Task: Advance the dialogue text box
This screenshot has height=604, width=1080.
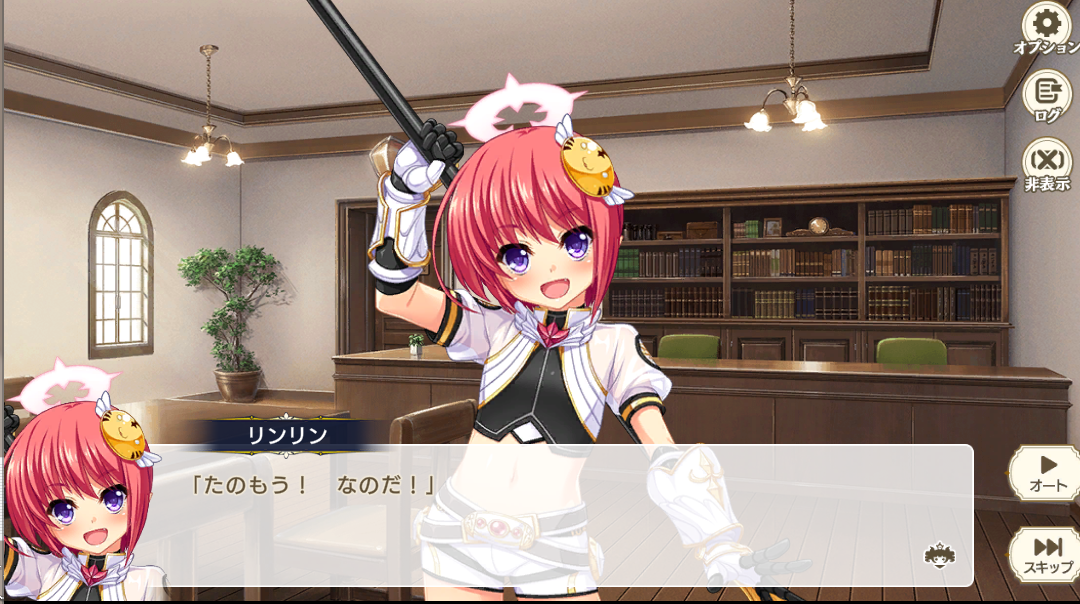Action: point(560,515)
